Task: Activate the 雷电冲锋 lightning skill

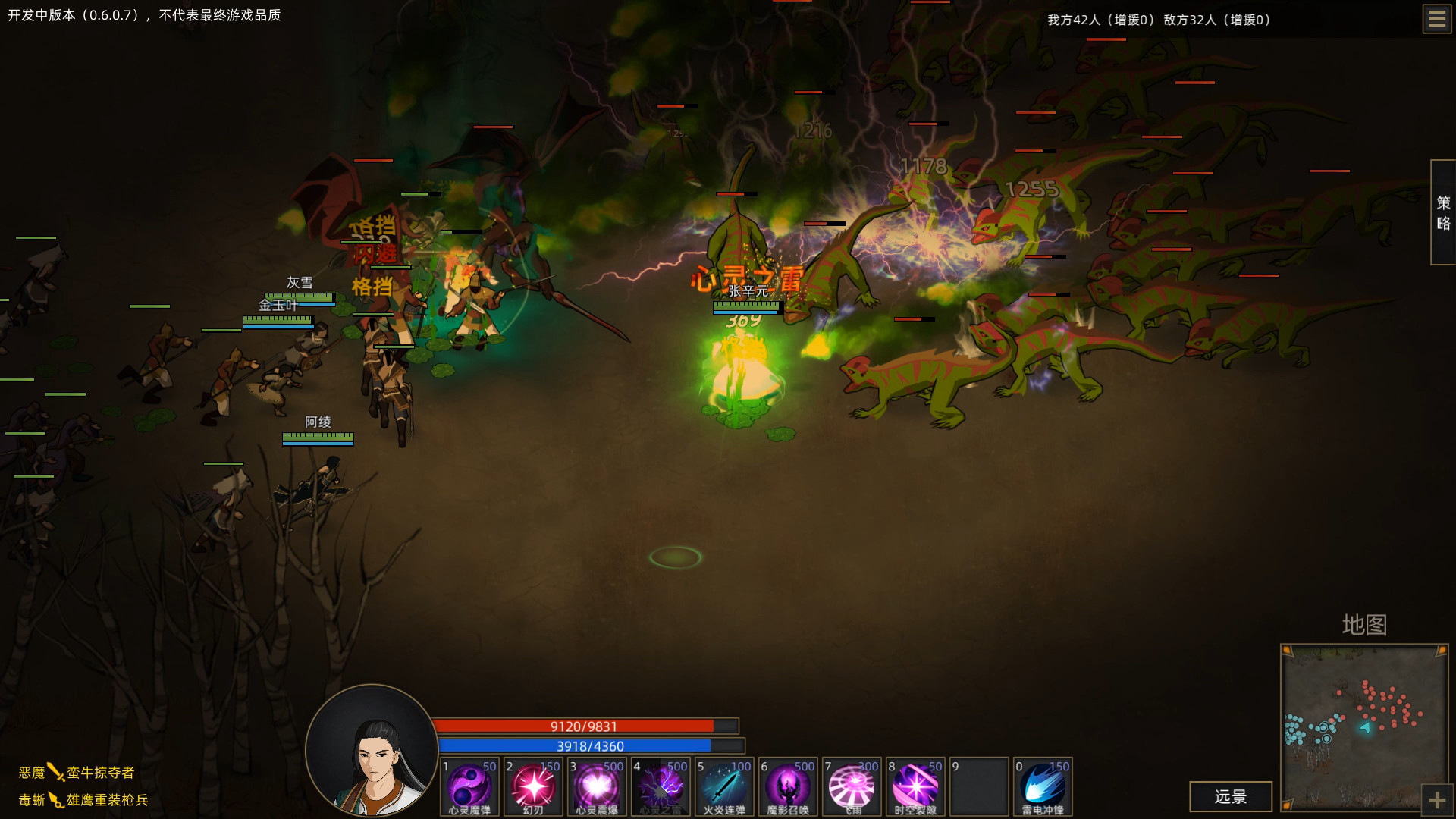Action: coord(1043,787)
